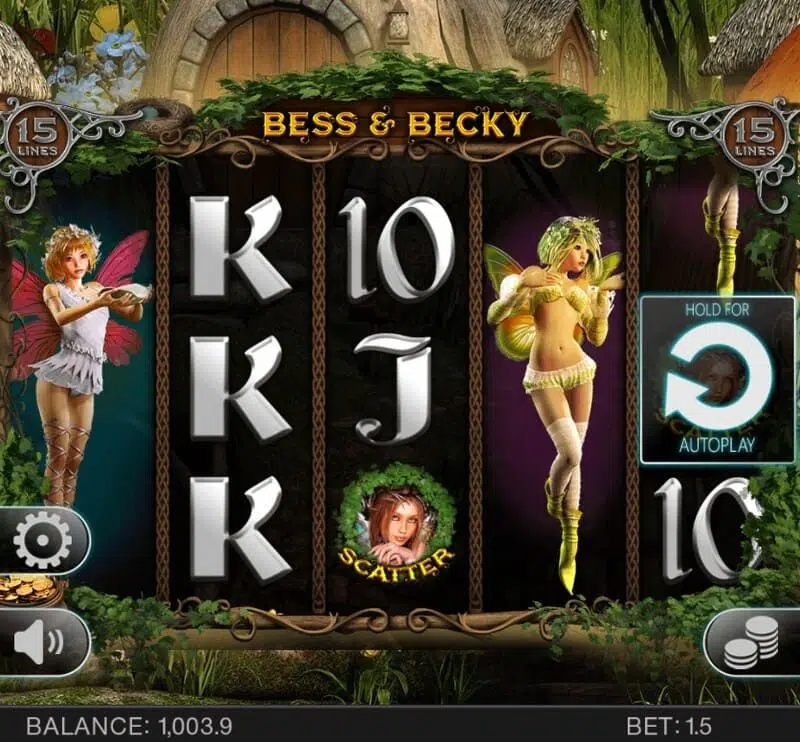This screenshot has width=800, height=742.
Task: Open the gear settings menu
Action: click(43, 540)
